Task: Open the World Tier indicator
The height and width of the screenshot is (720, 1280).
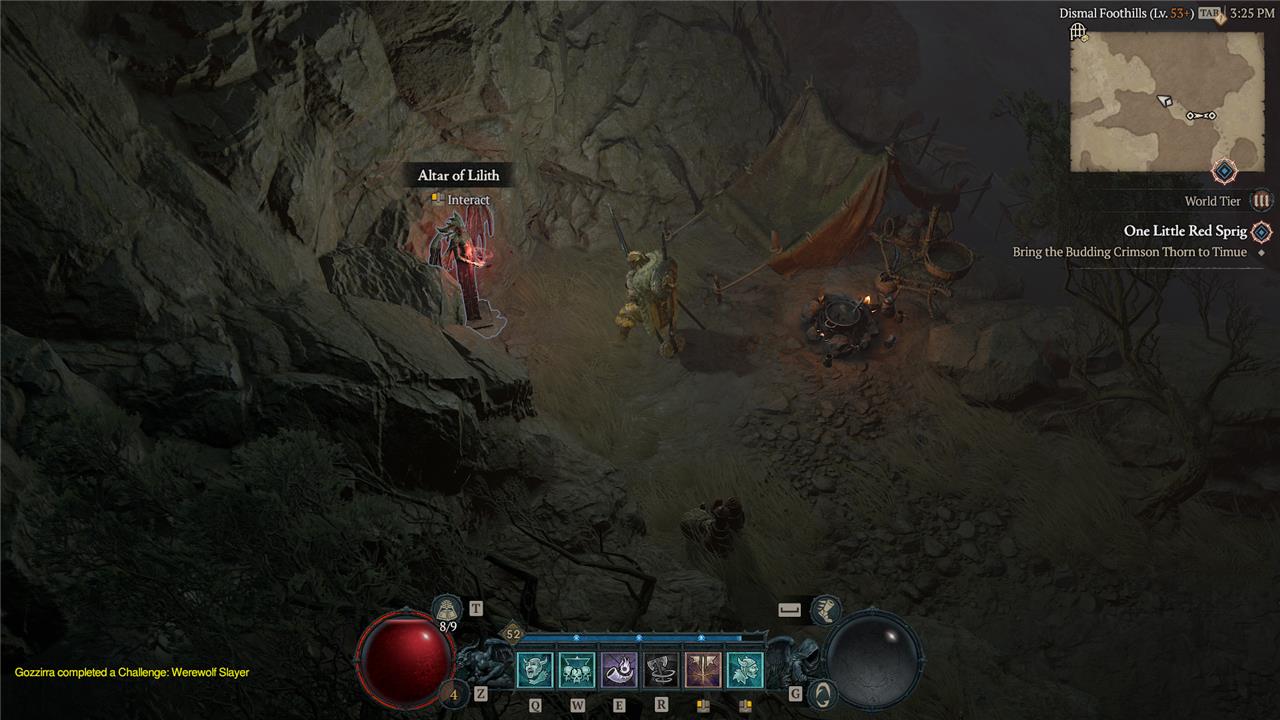Action: tap(1262, 201)
